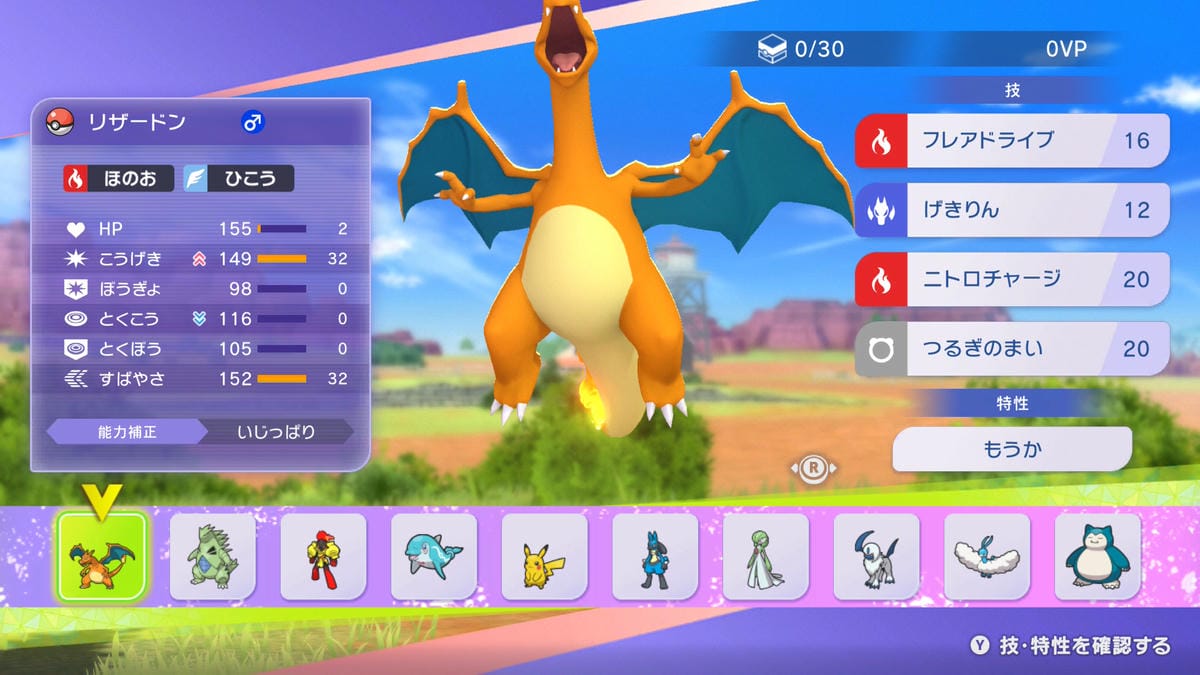Viewport: 1200px width, 675px height.
Task: Click the つるぎのまい move entry
Action: (x=1012, y=349)
